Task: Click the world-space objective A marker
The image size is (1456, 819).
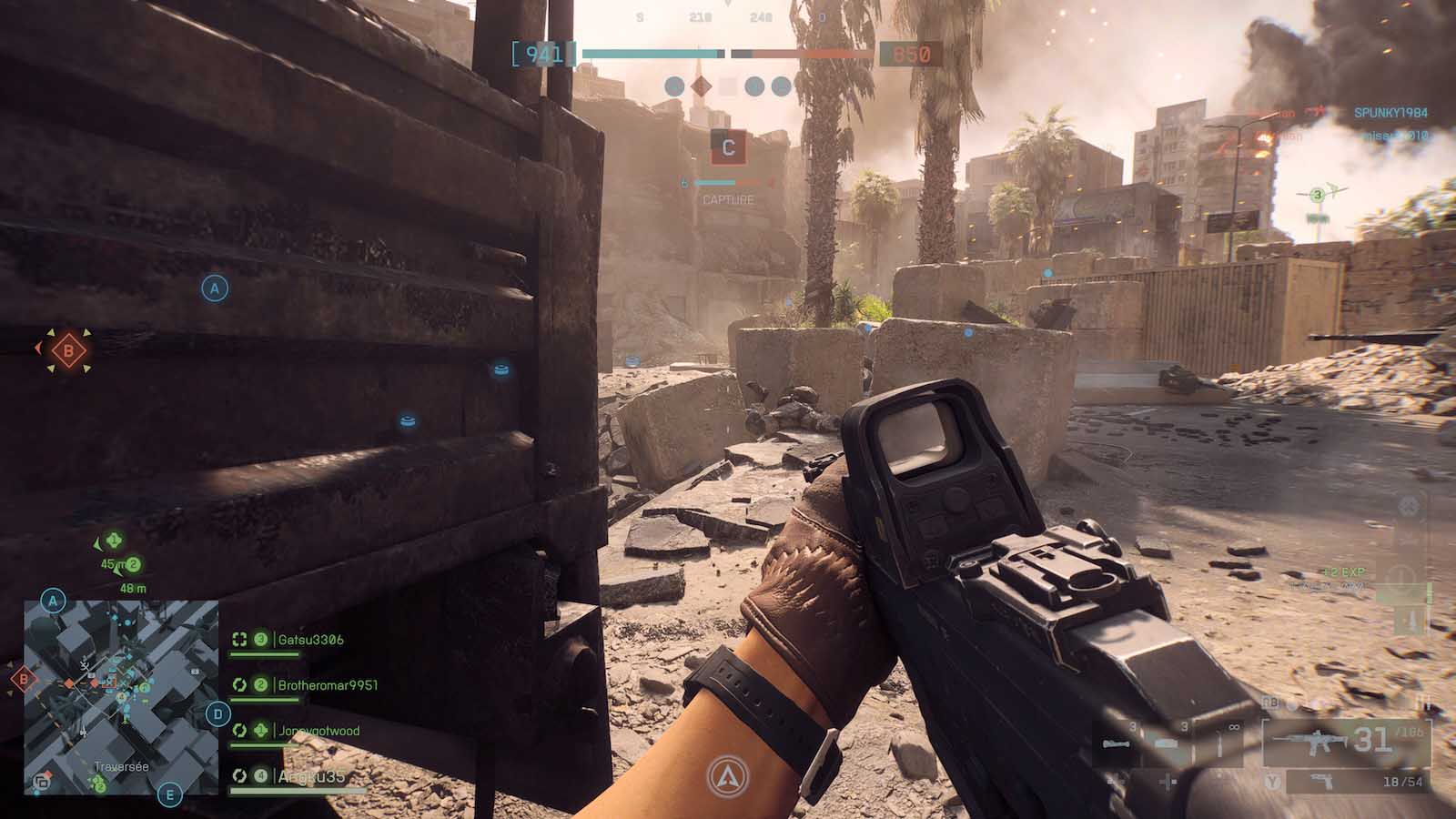Action: 215,288
